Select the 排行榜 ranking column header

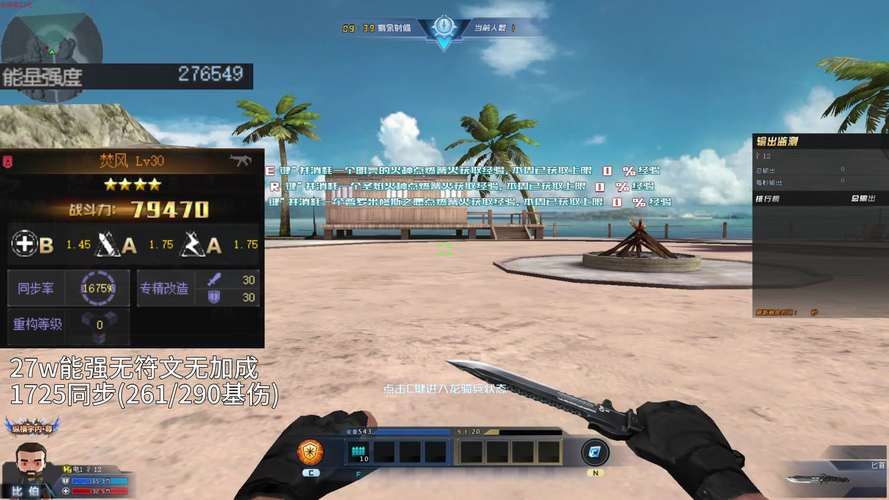[x=769, y=198]
